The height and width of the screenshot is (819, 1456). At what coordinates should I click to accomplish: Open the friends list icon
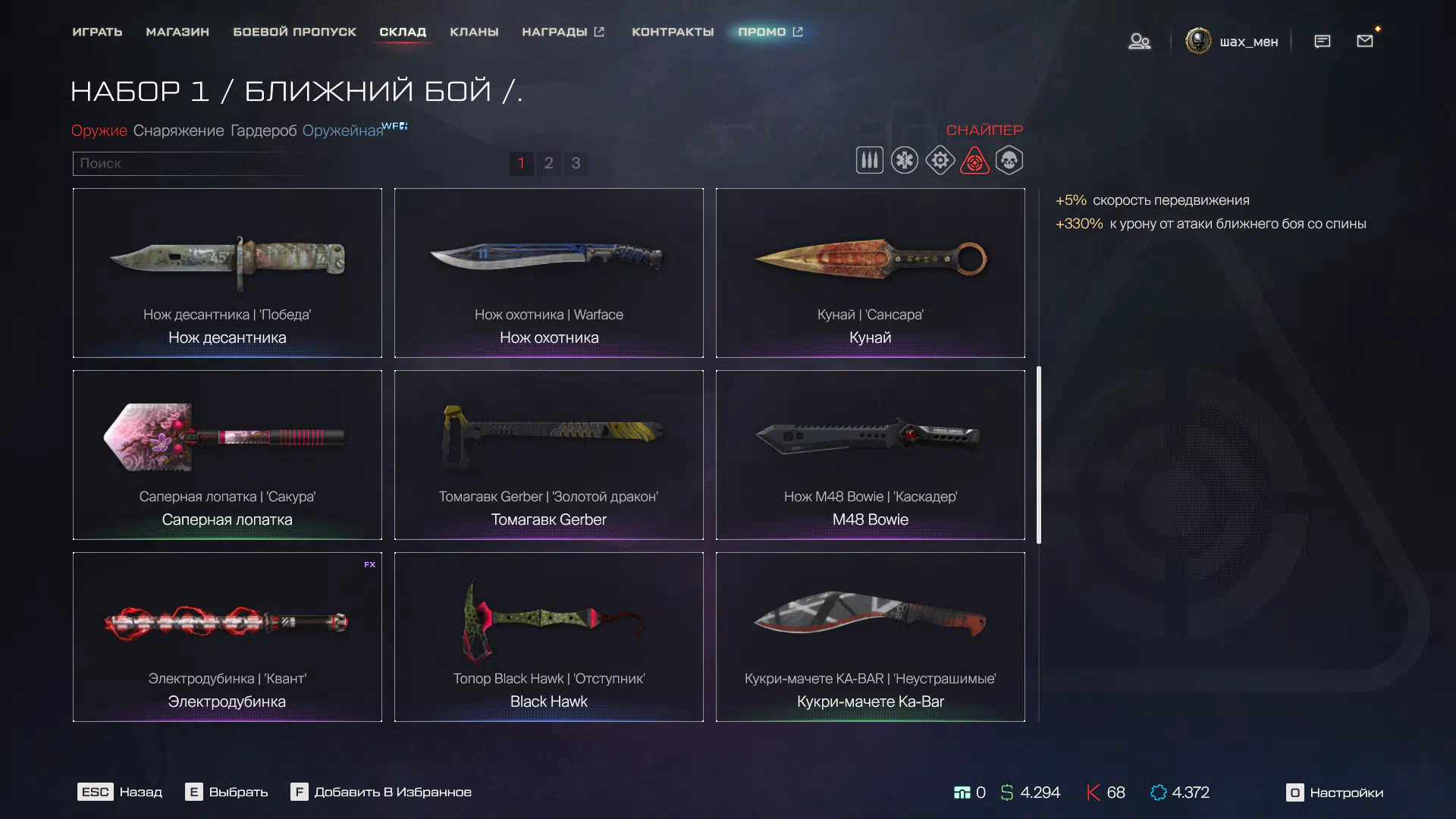pos(1139,41)
